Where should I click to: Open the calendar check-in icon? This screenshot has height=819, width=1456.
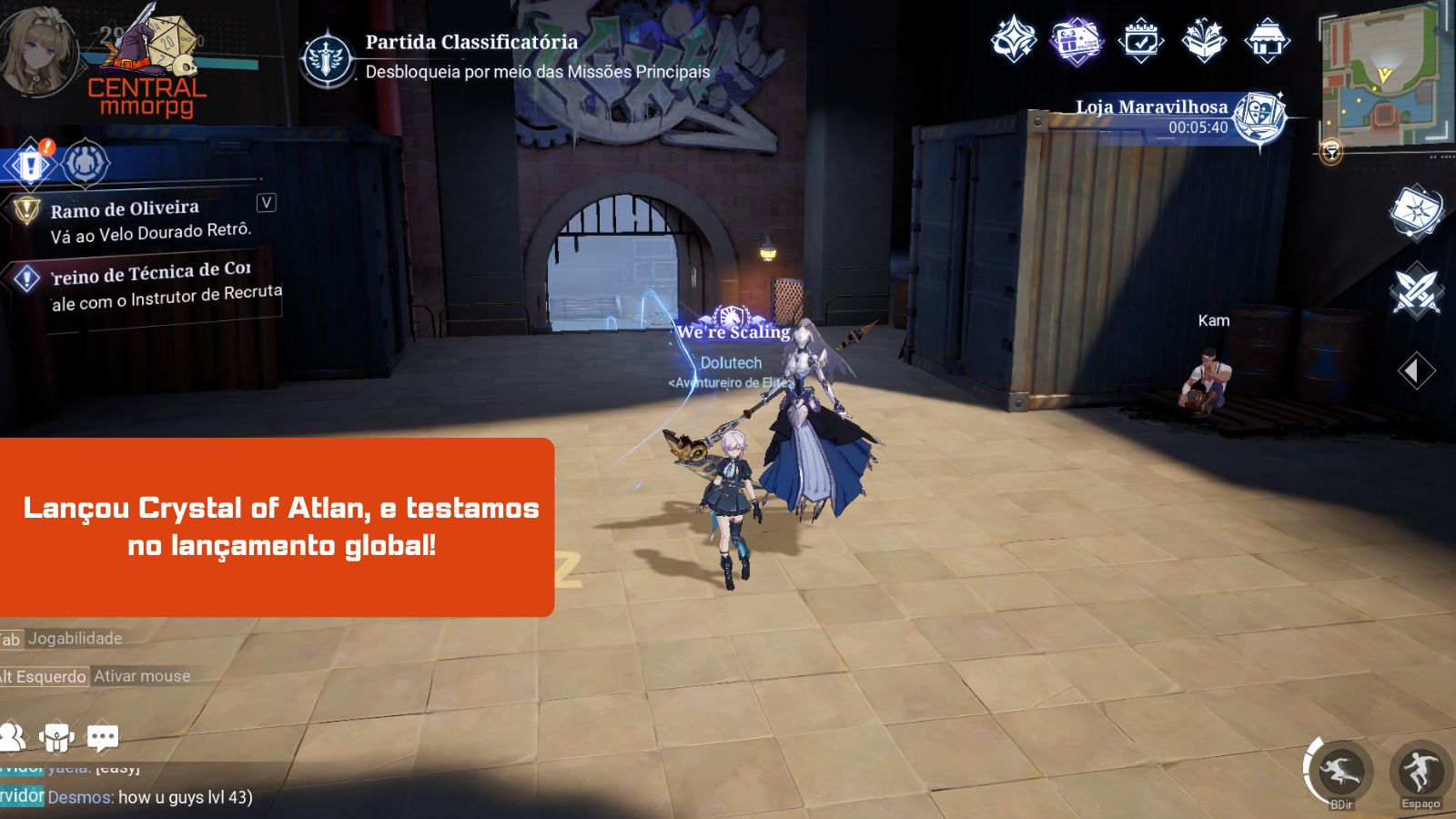point(1140,41)
